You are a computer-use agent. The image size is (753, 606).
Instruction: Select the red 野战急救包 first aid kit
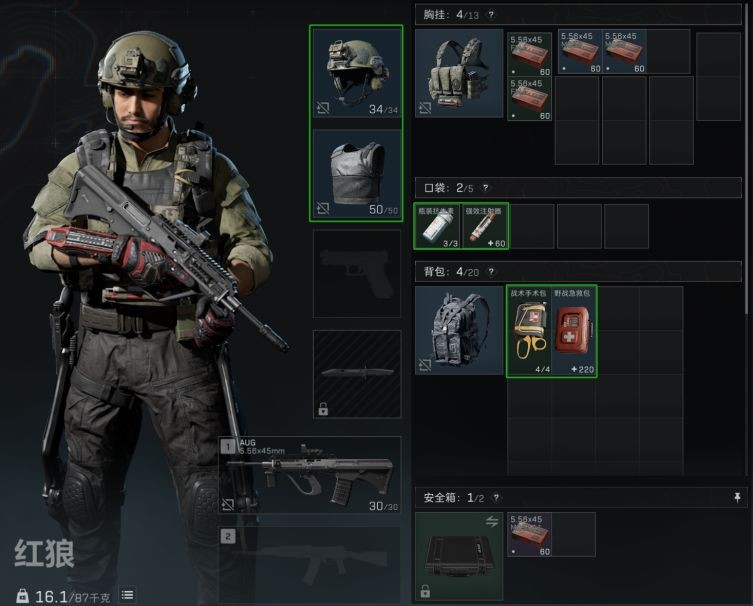pos(575,331)
